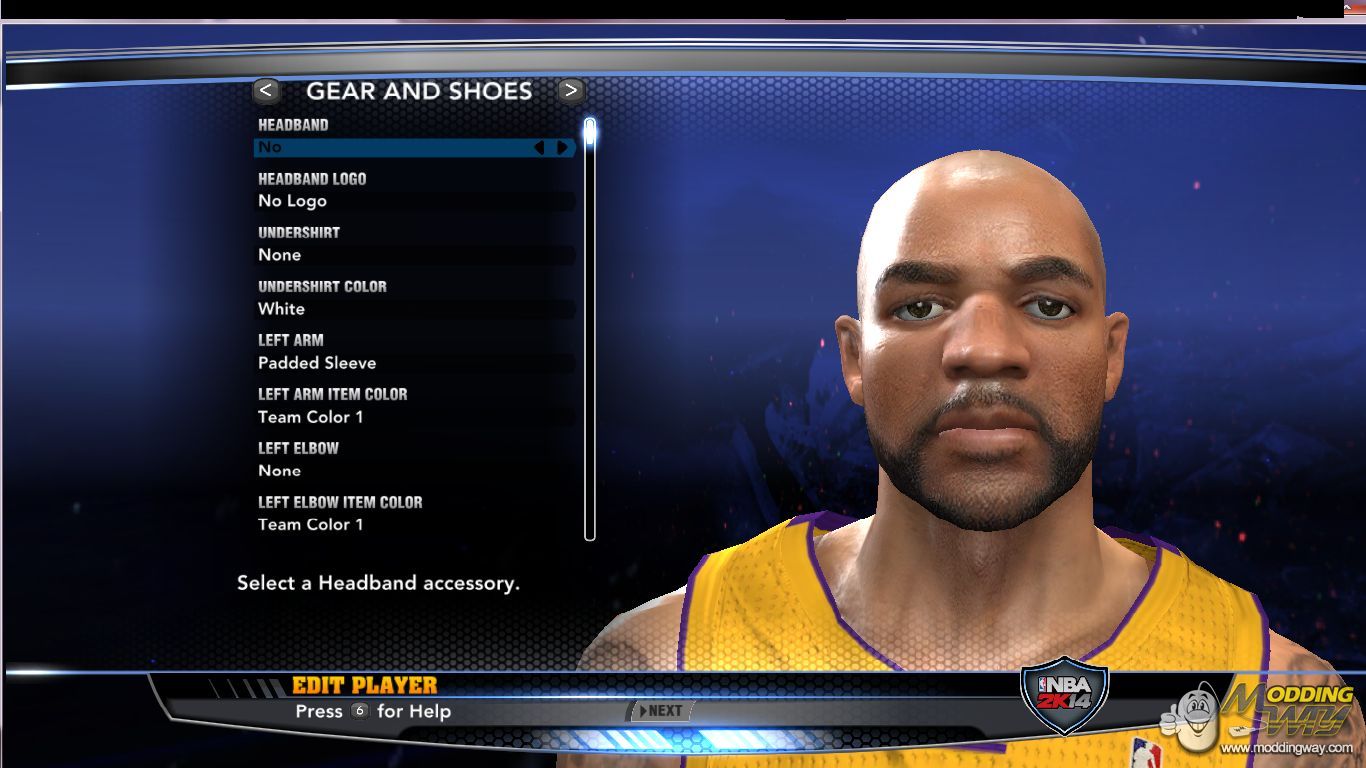Select the Headband Logo option
Viewport: 1366px width, 768px height.
pos(414,201)
